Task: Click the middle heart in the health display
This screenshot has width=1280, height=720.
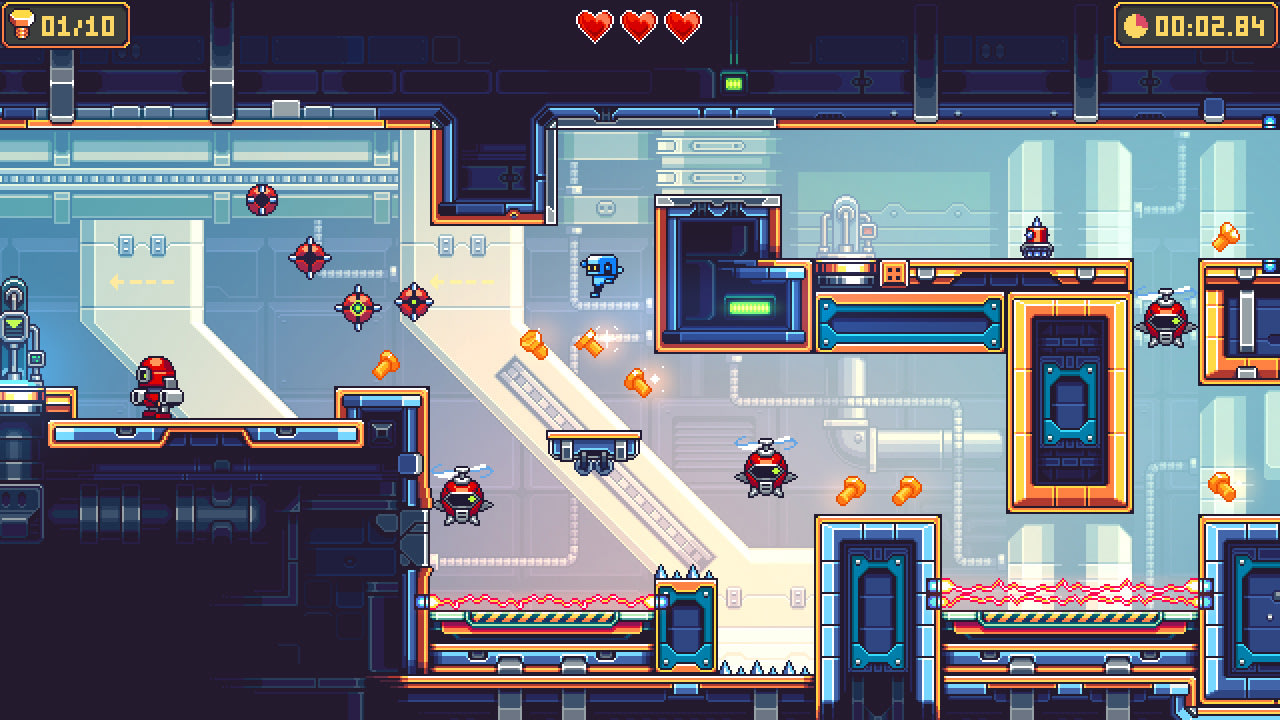Action: pos(640,27)
